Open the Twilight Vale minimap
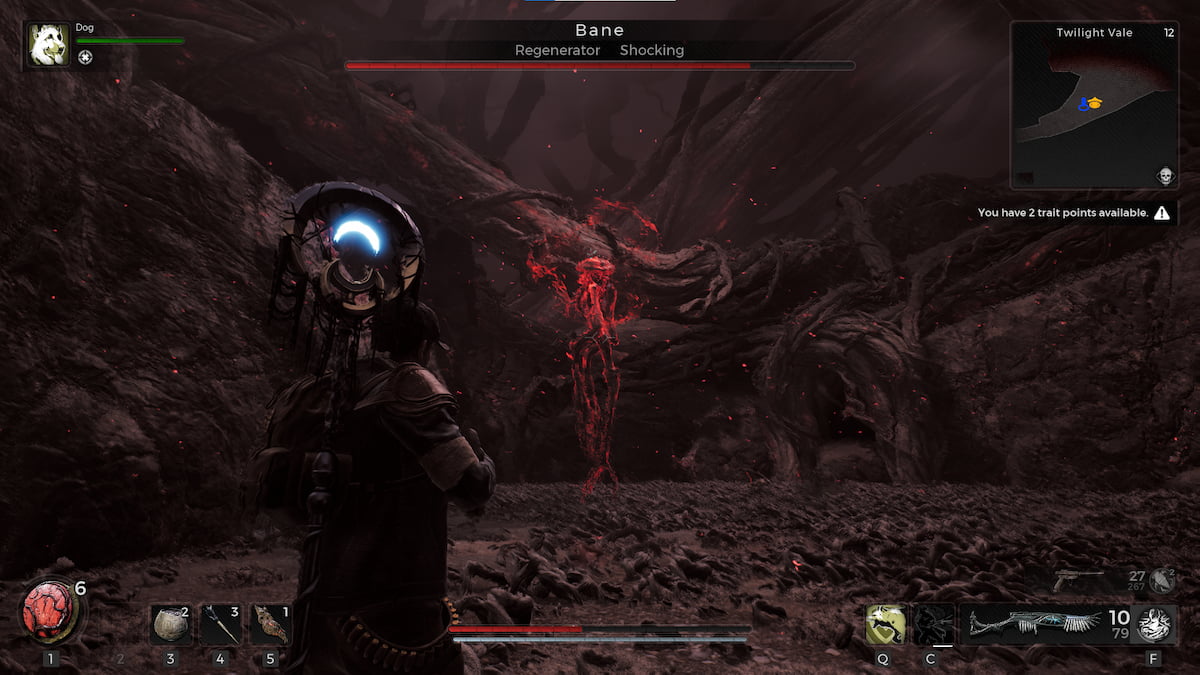Viewport: 1200px width, 675px height. [x=1093, y=105]
